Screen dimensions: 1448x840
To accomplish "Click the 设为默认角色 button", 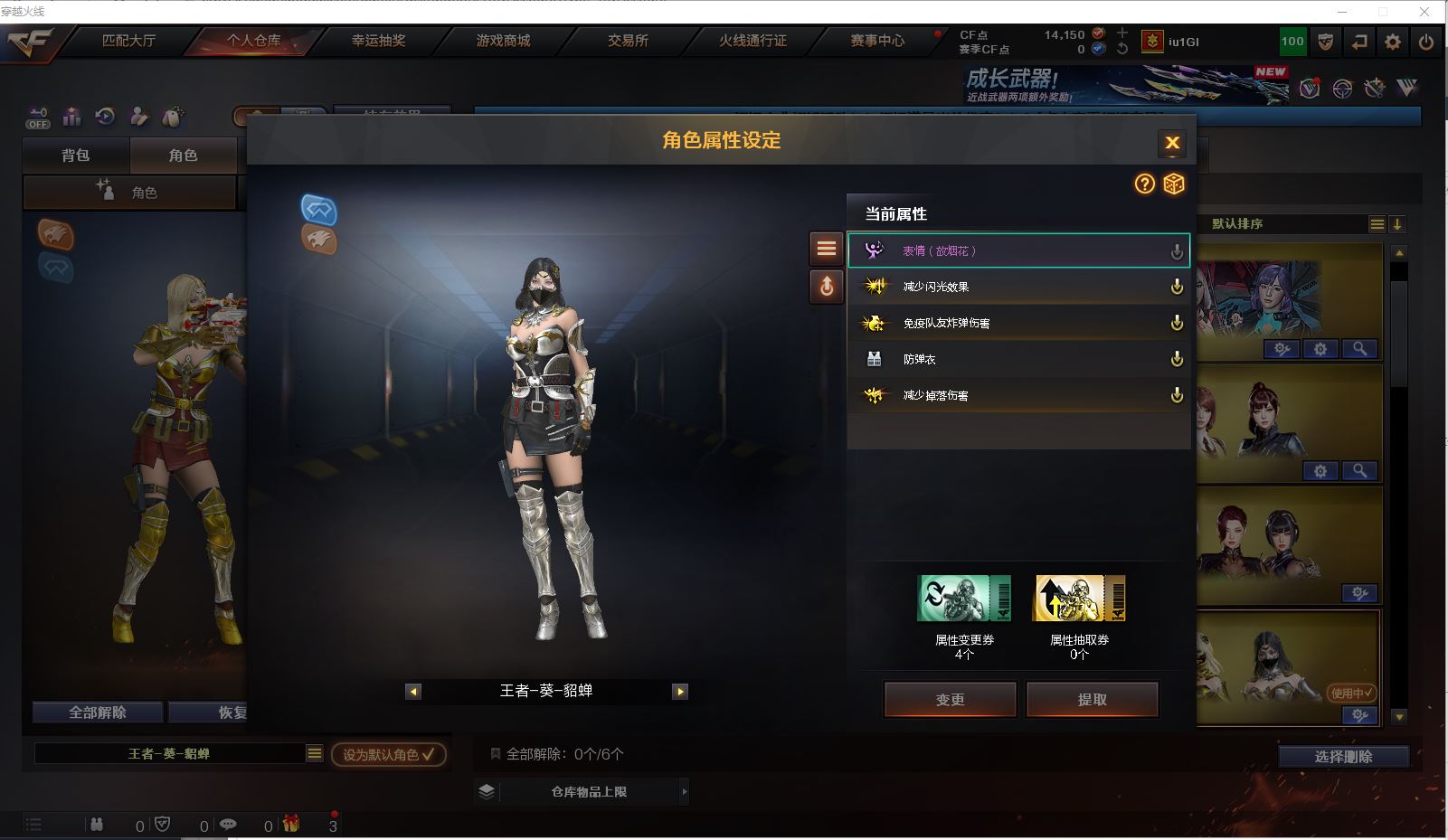I will tap(388, 754).
